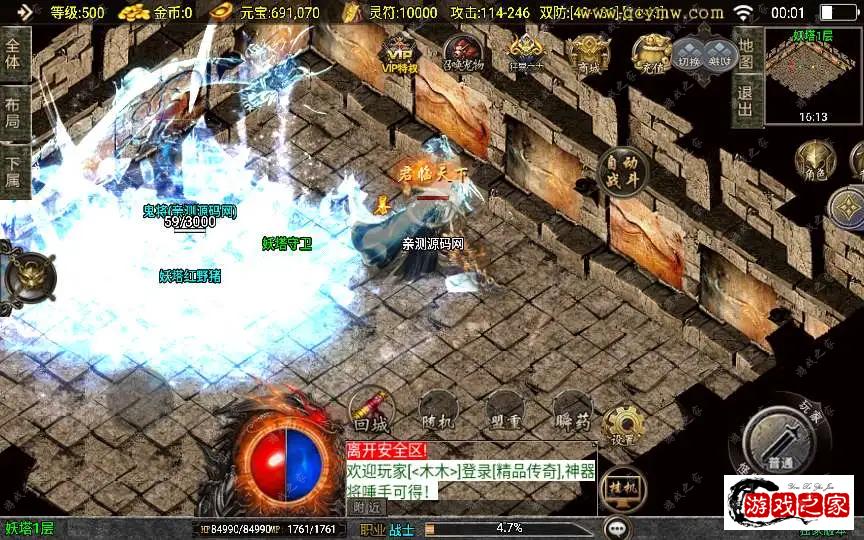This screenshot has height=540, width=864.
Task: Switch chat to the 附近 nearby channel
Action: pos(368,506)
